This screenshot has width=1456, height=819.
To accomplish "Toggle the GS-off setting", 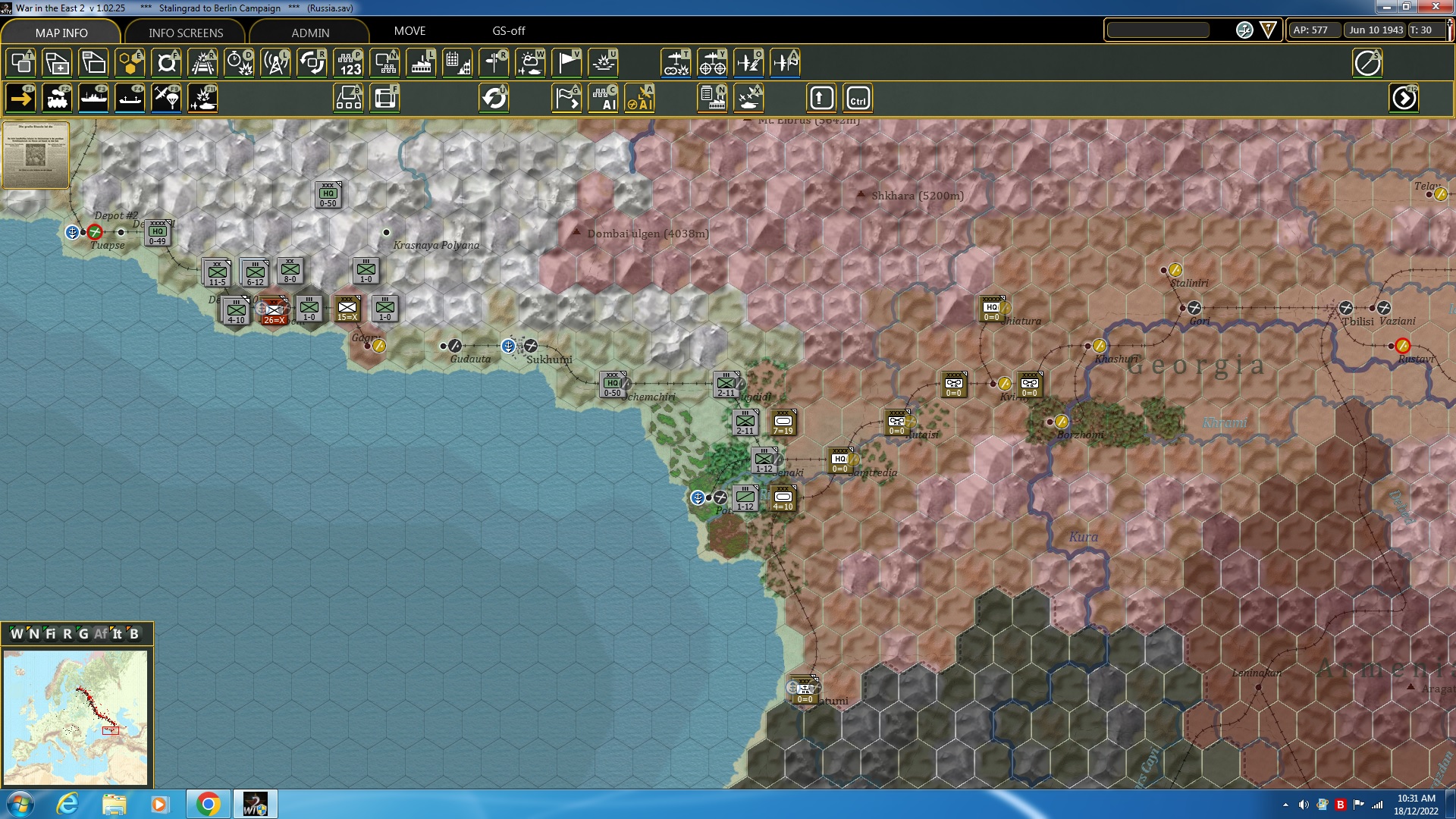I will [x=508, y=32].
